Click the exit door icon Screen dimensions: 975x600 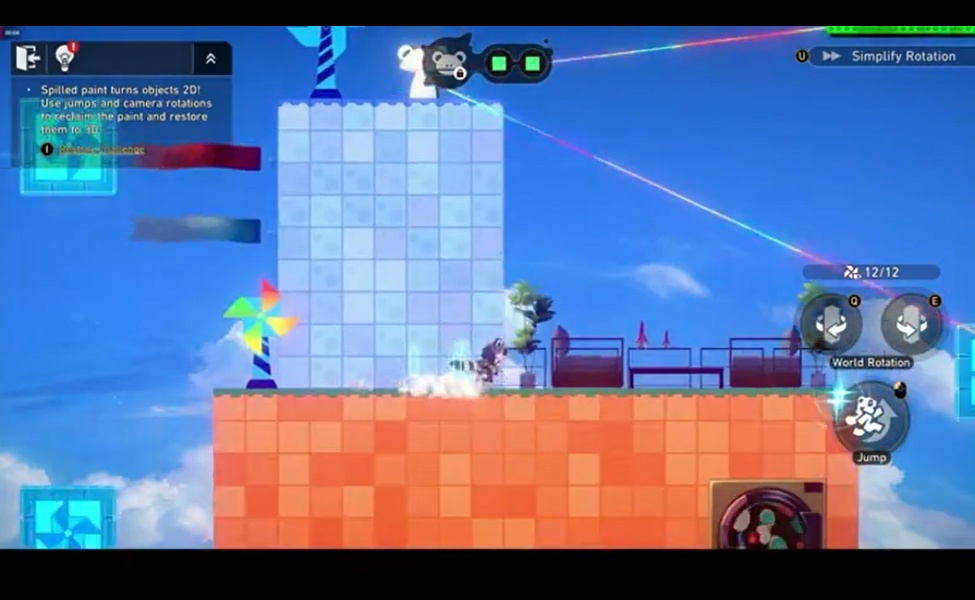pyautogui.click(x=26, y=58)
